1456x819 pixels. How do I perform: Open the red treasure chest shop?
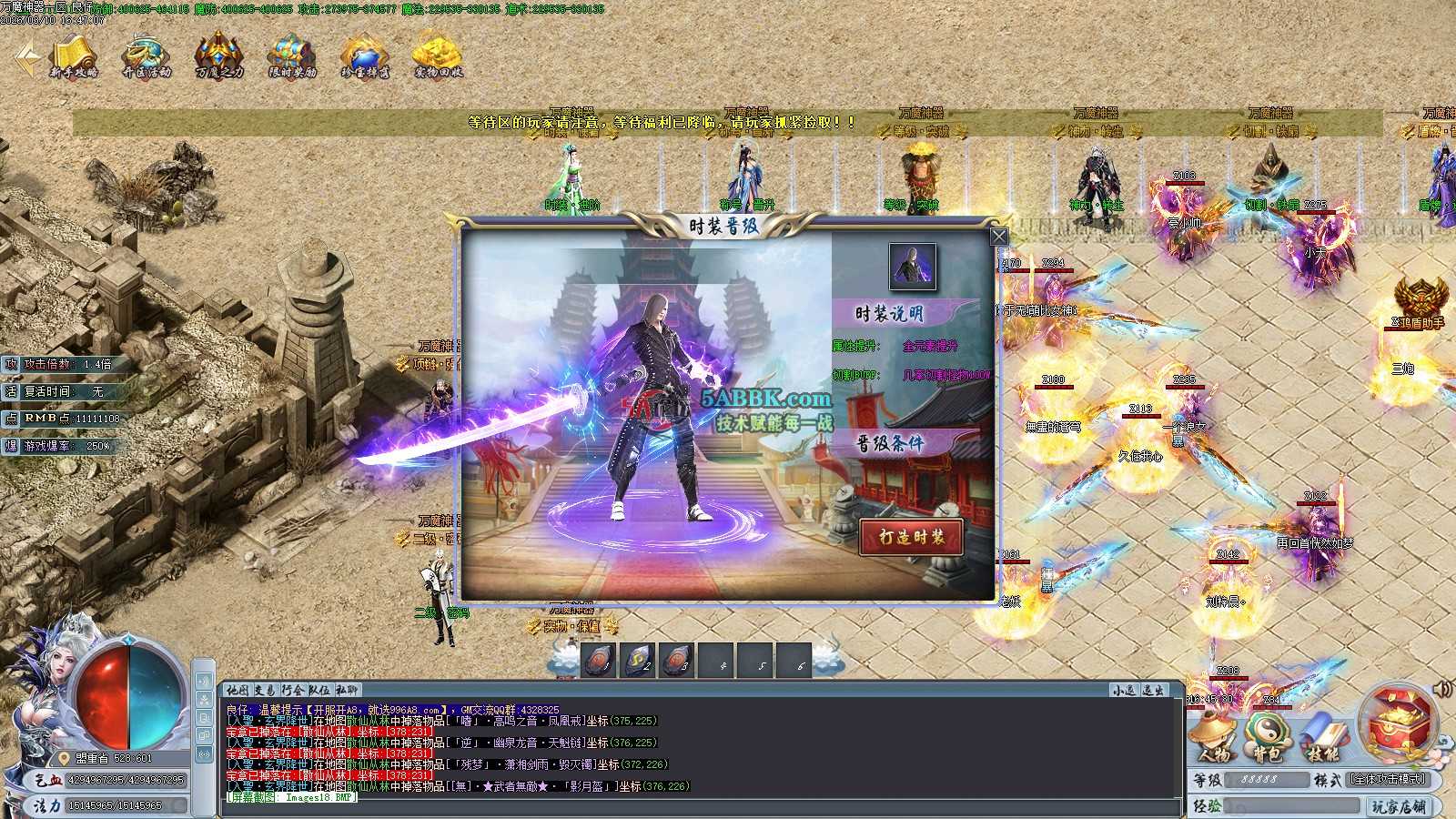coord(1397,723)
